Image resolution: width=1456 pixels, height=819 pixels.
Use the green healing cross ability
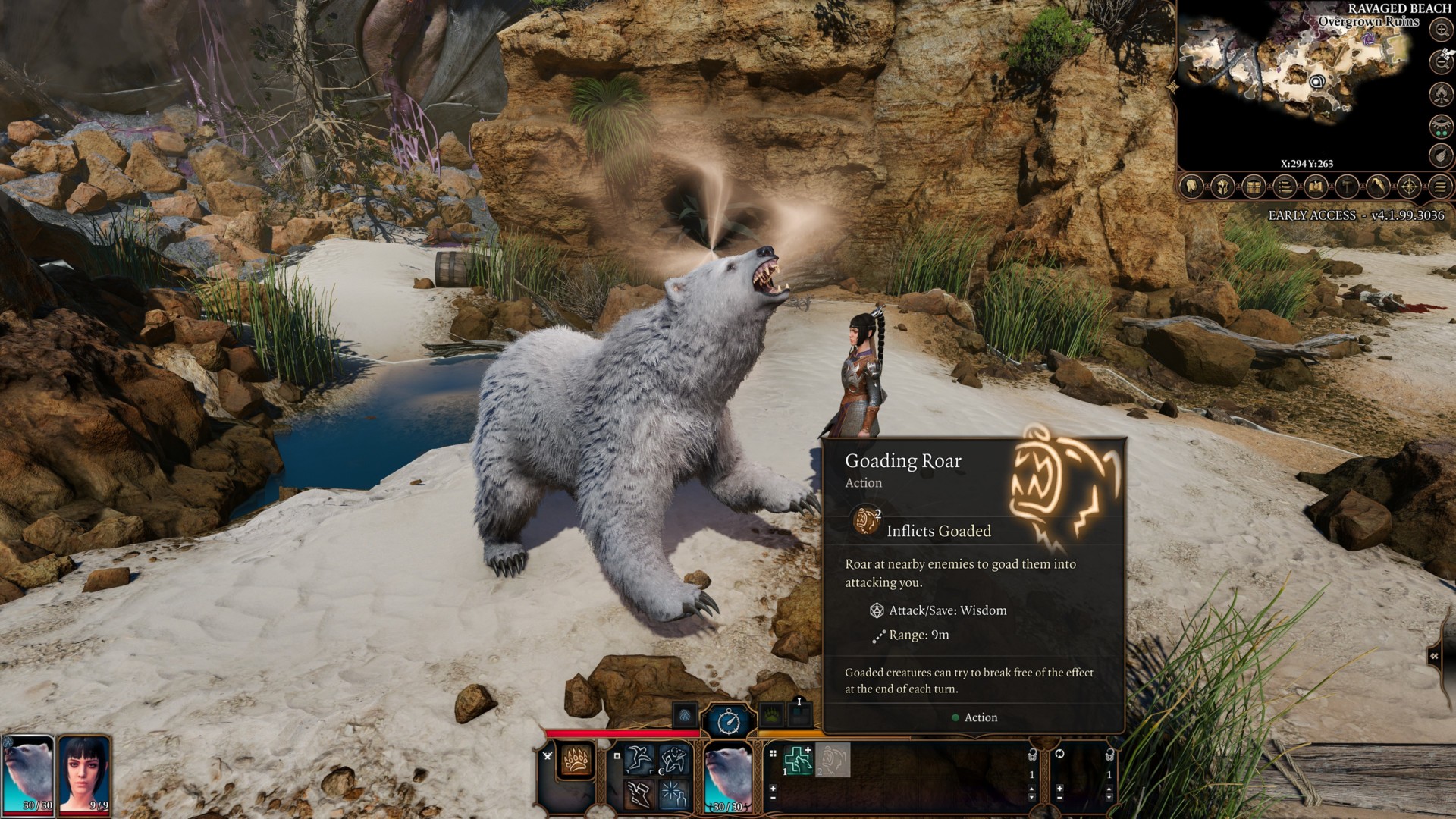pos(798,761)
